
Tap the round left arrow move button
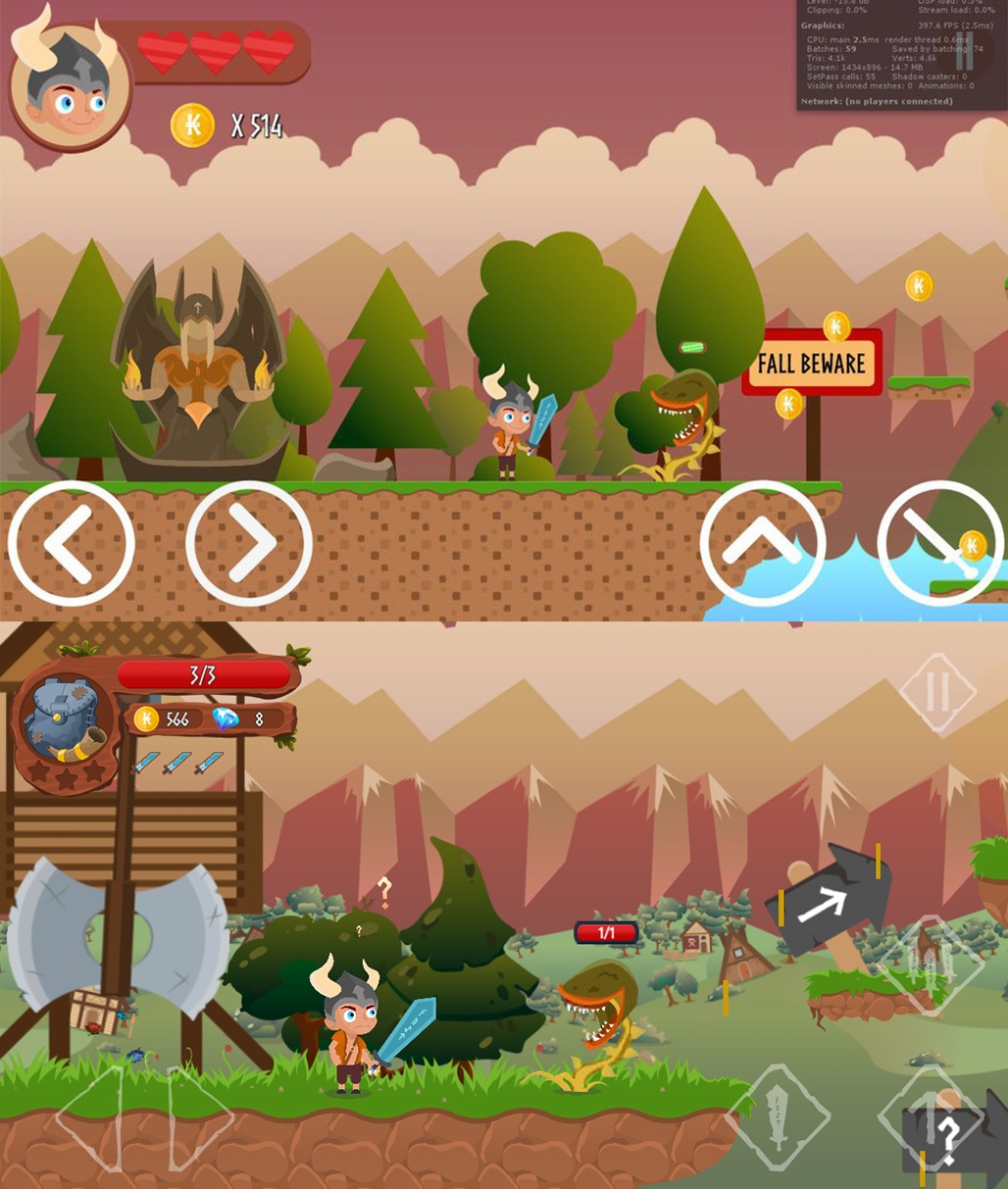(71, 543)
